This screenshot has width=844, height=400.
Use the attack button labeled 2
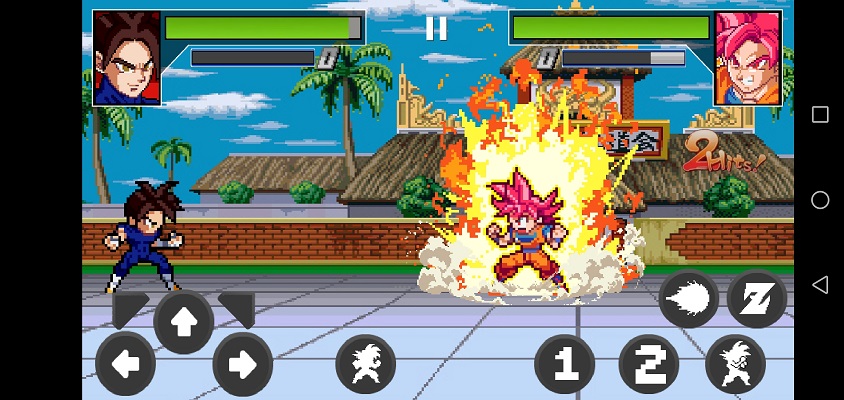[649, 364]
